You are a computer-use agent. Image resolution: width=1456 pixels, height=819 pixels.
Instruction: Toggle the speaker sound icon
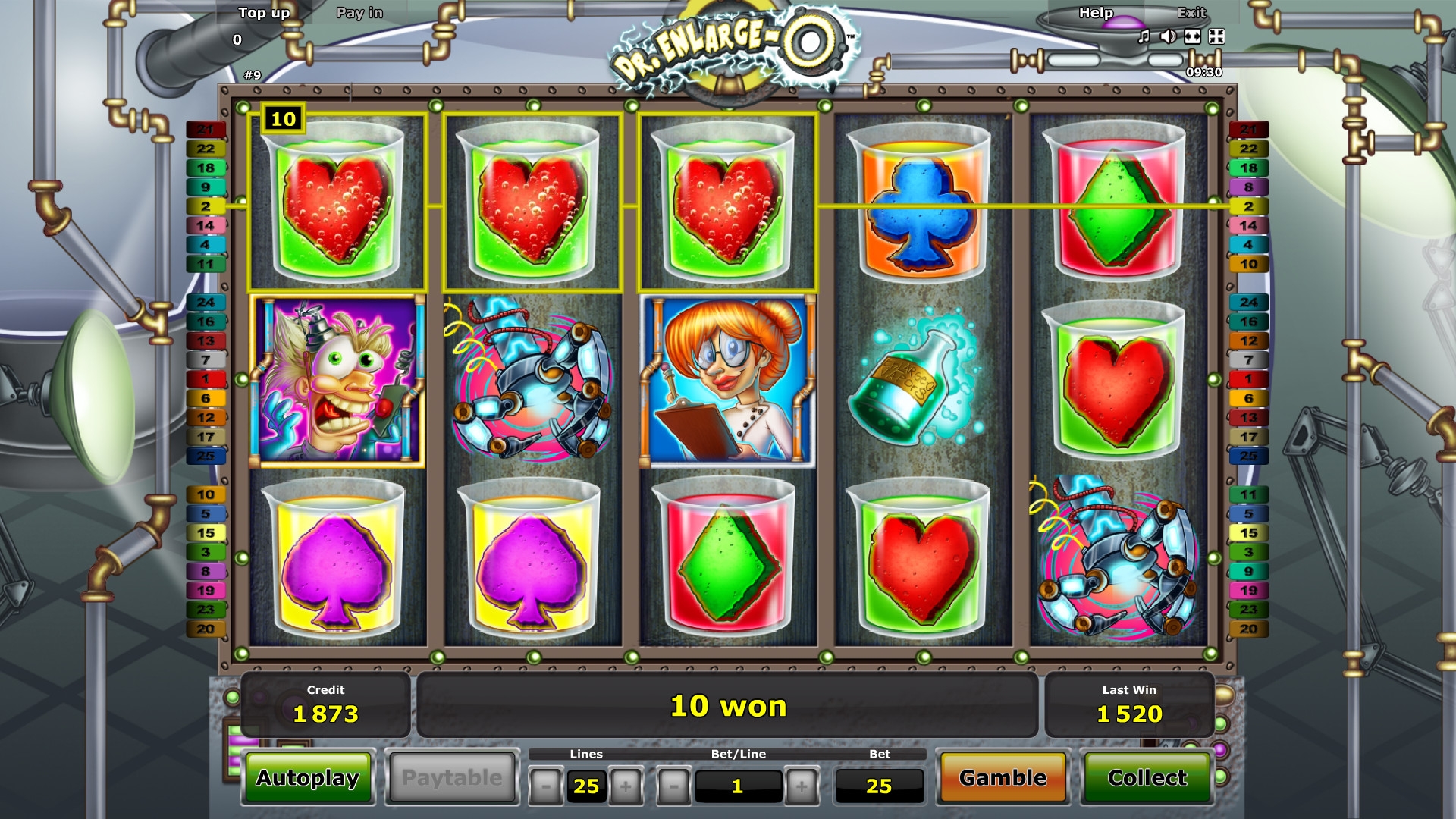(x=1169, y=36)
